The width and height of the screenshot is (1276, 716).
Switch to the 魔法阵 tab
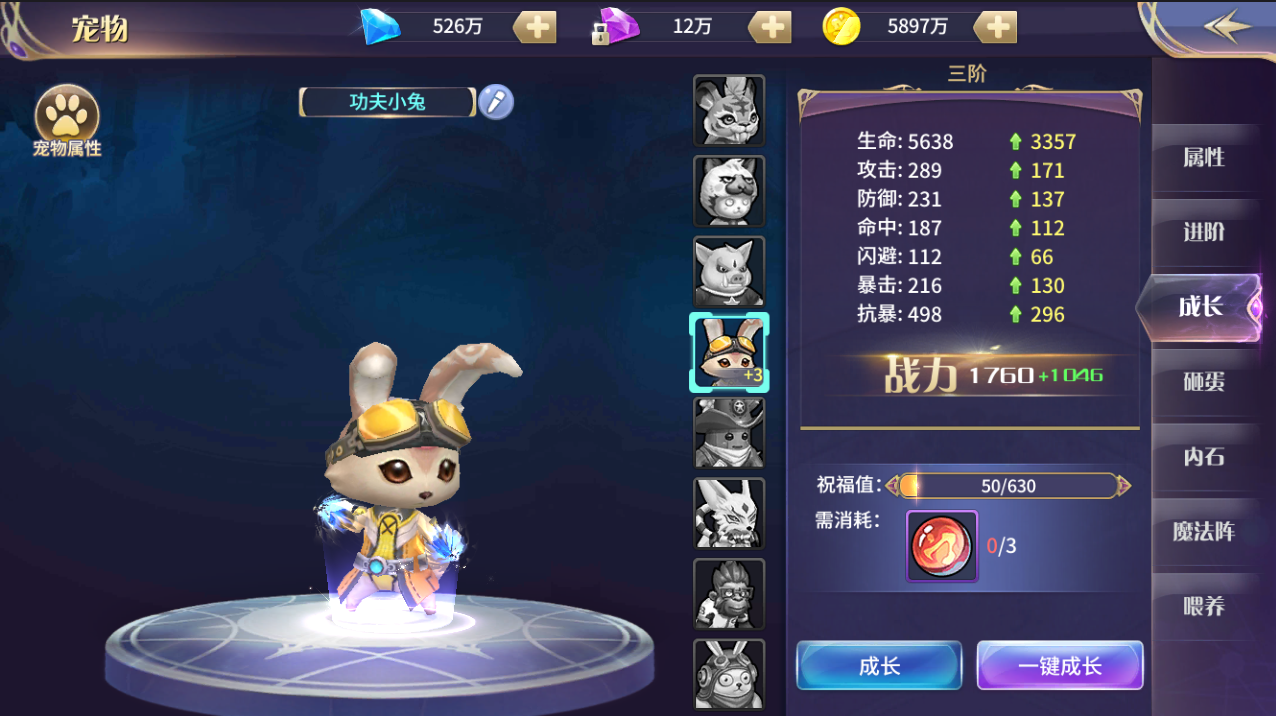pyautogui.click(x=1203, y=531)
